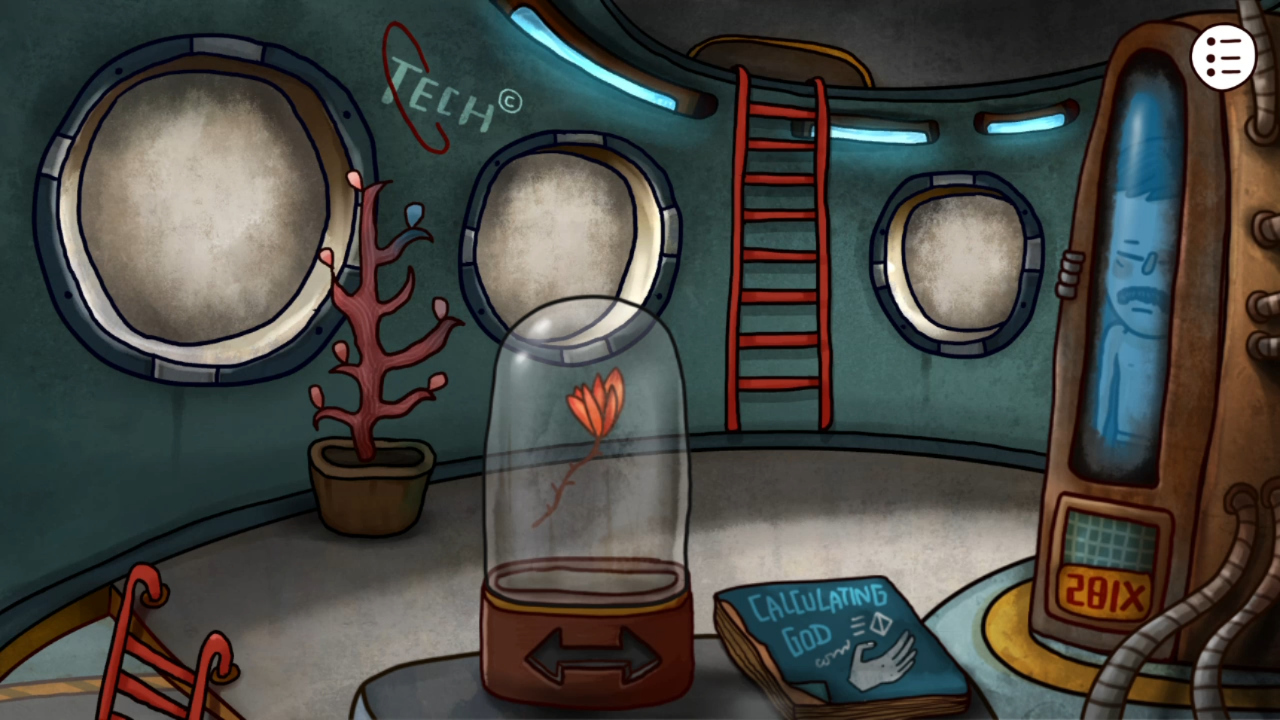Open the hamburger menu in the top-right corner

[1224, 55]
